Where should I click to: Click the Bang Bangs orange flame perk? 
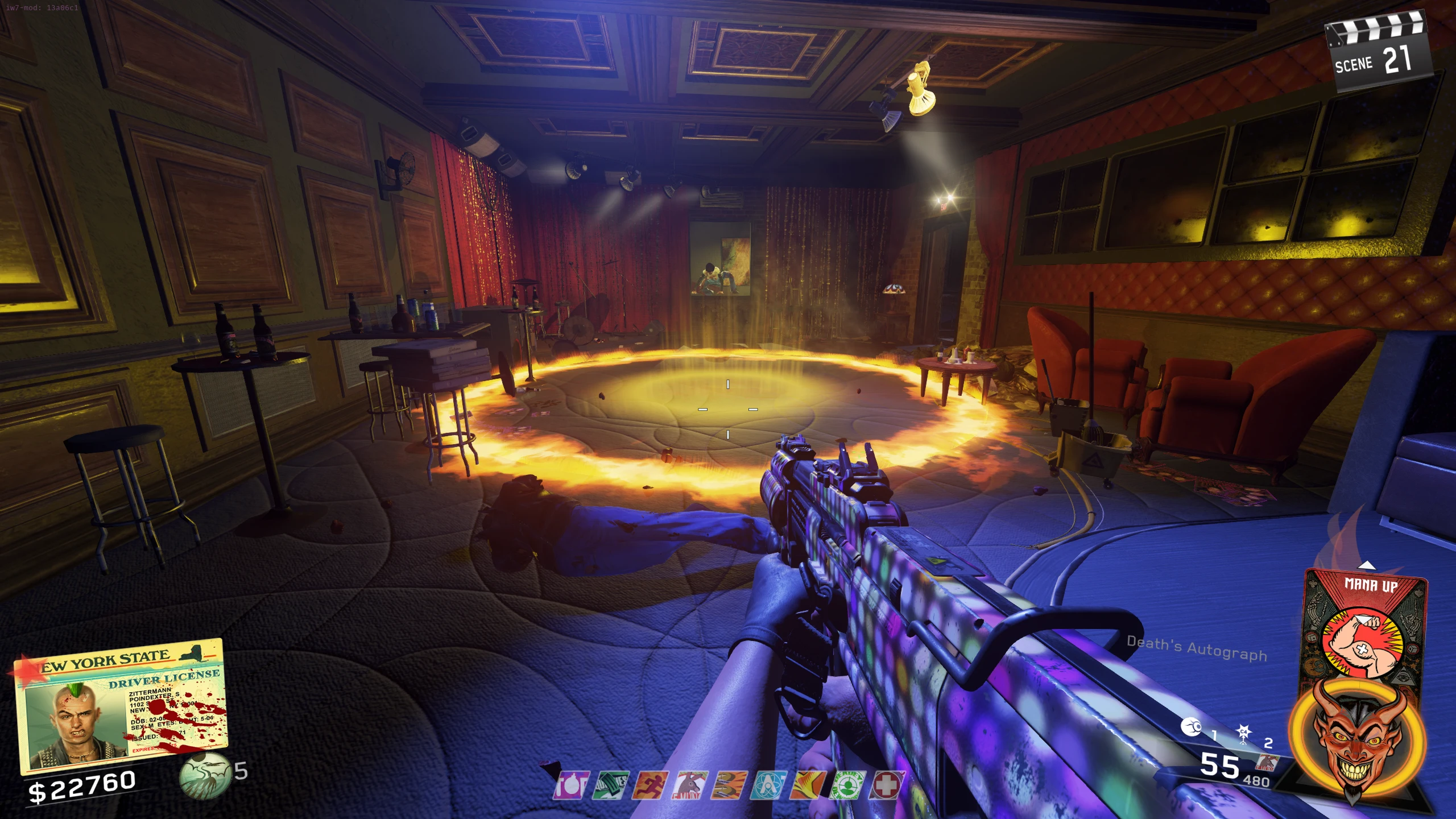[808, 785]
